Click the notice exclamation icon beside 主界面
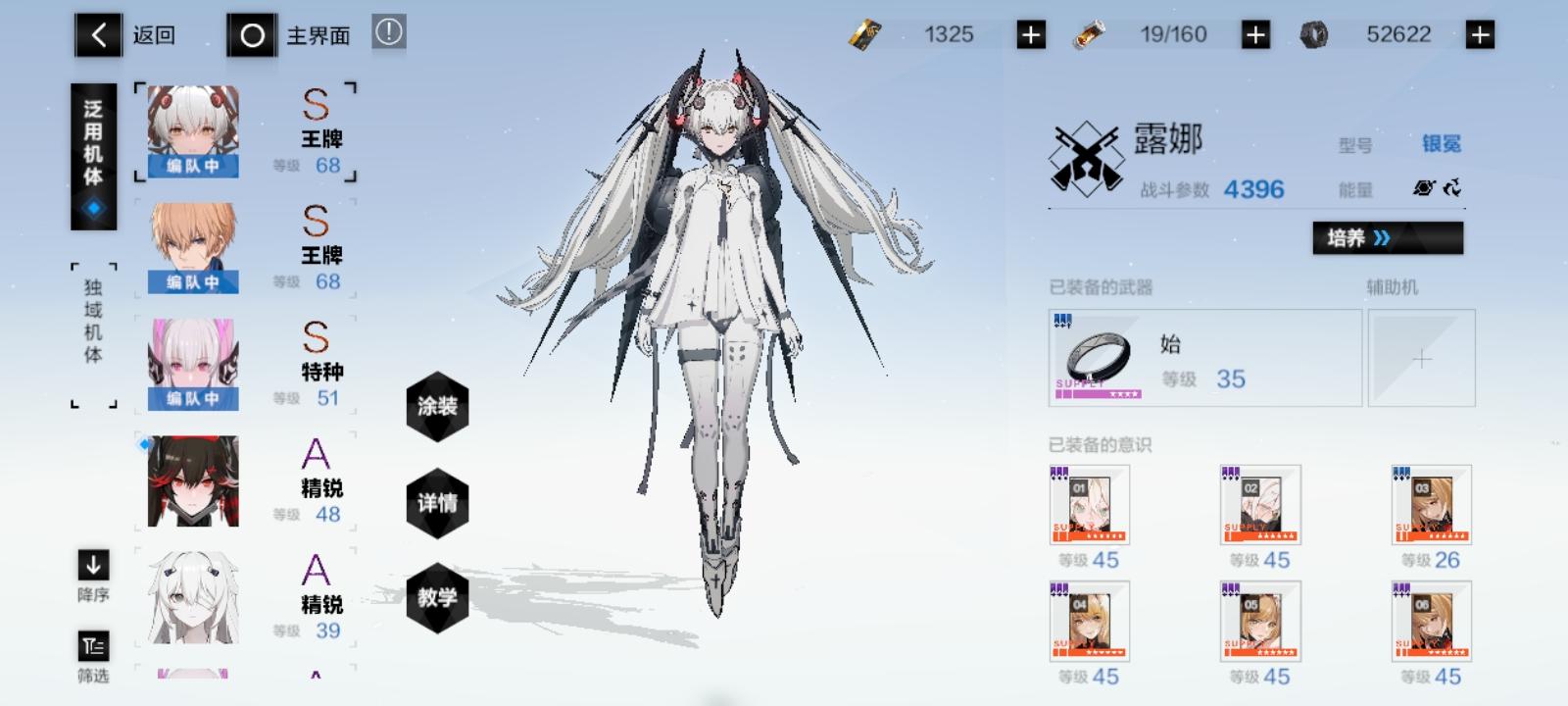Viewport: 1568px width, 706px height. click(x=387, y=31)
